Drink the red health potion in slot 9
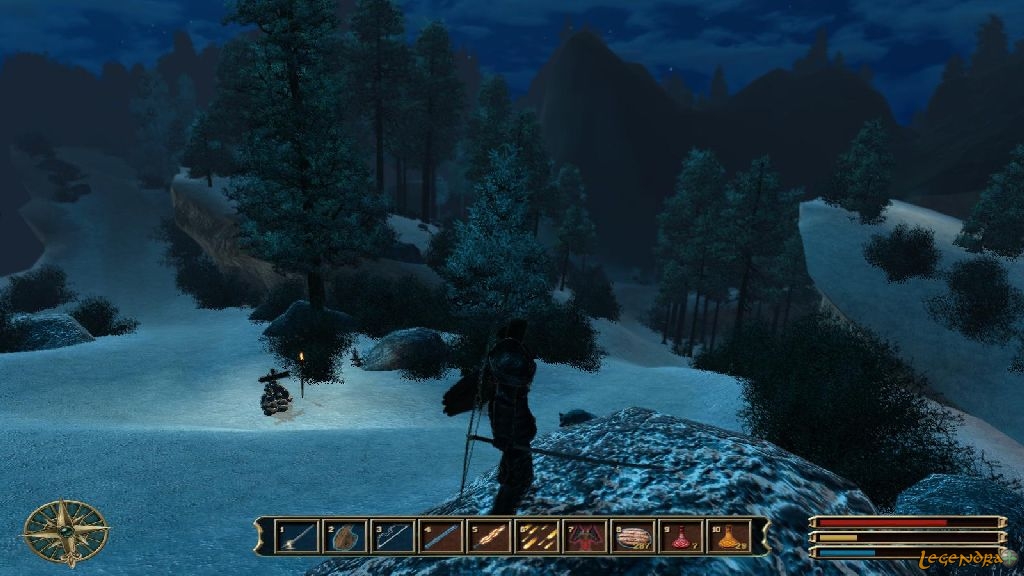 (680, 537)
